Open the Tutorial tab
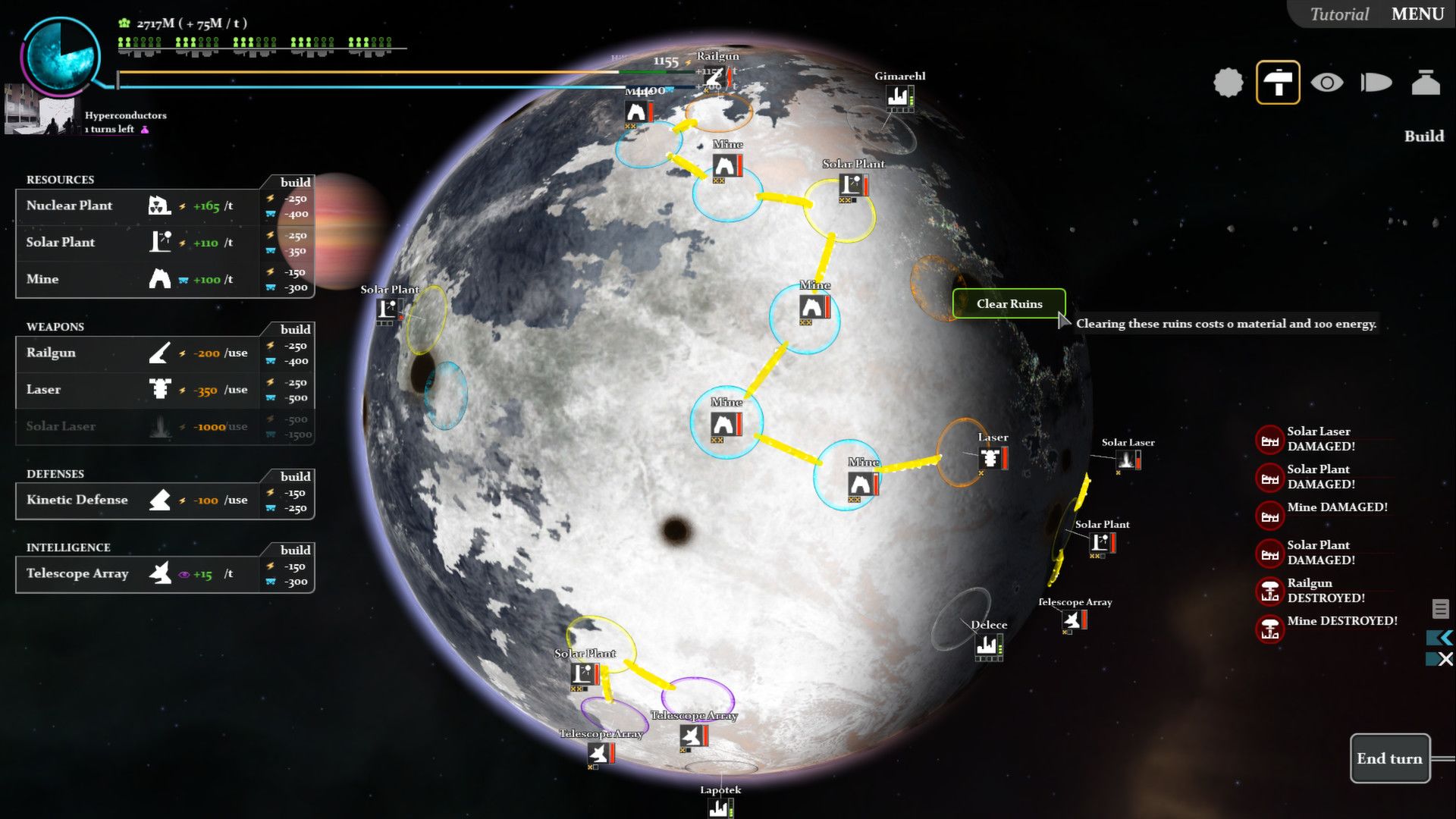The height and width of the screenshot is (819, 1456). (x=1339, y=14)
